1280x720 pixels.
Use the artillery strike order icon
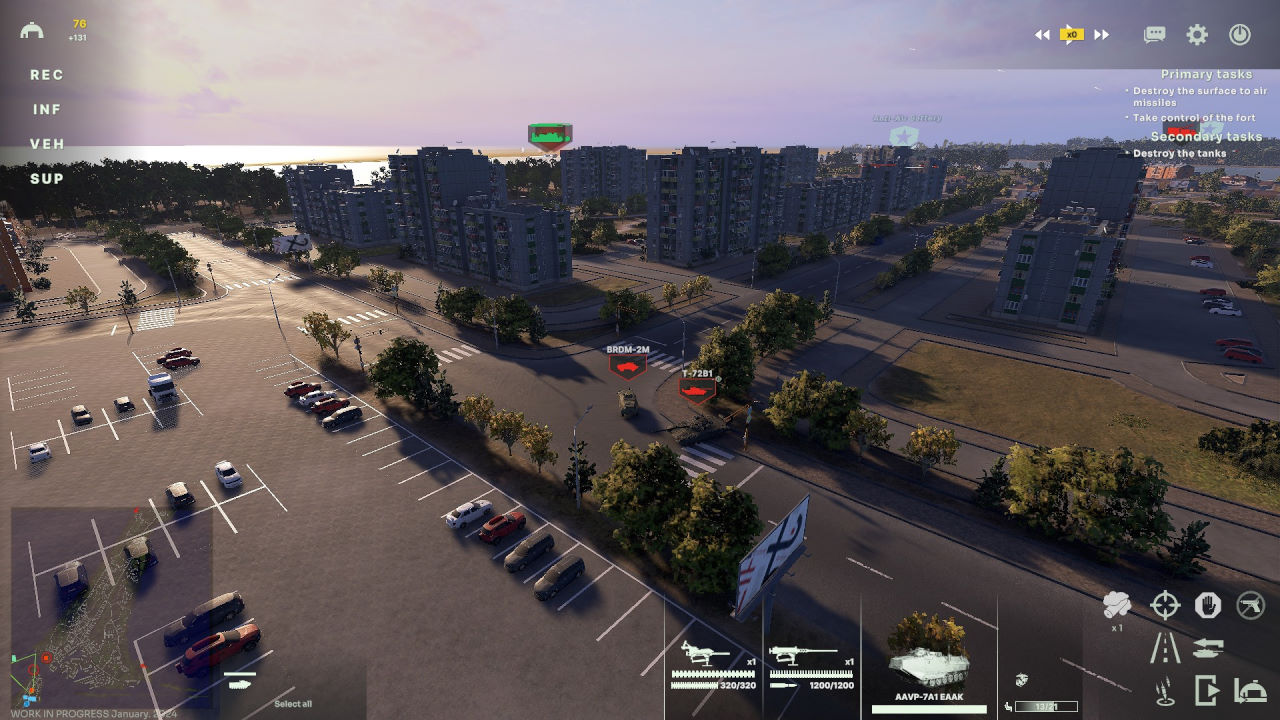tap(1165, 690)
